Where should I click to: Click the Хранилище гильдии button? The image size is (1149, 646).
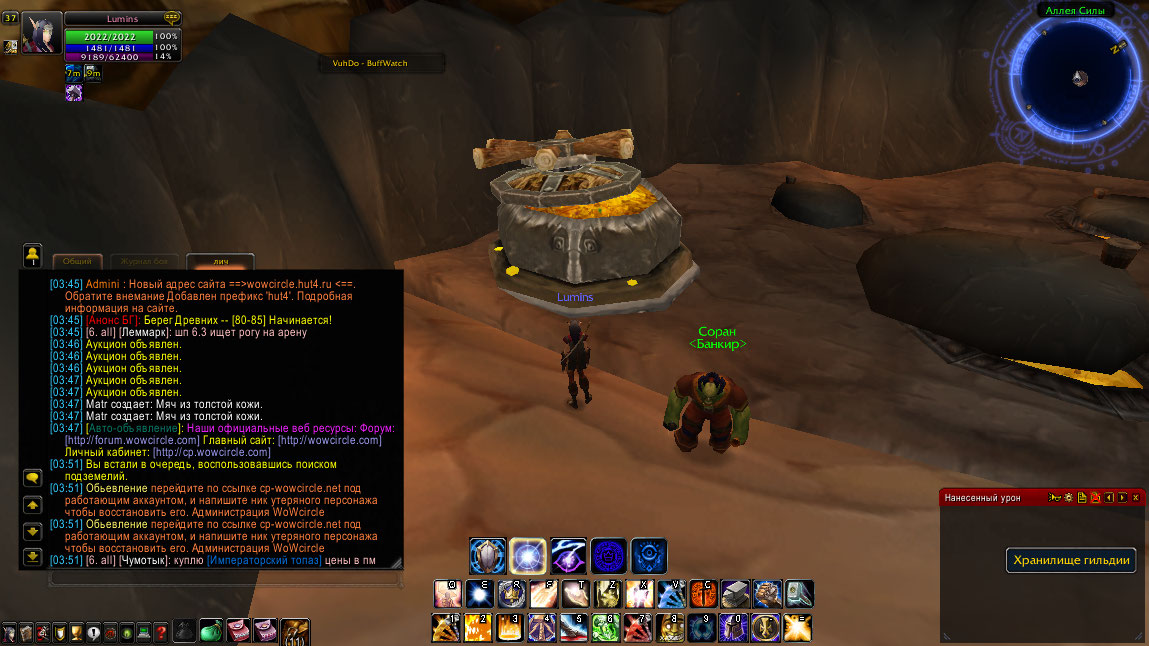click(1071, 560)
